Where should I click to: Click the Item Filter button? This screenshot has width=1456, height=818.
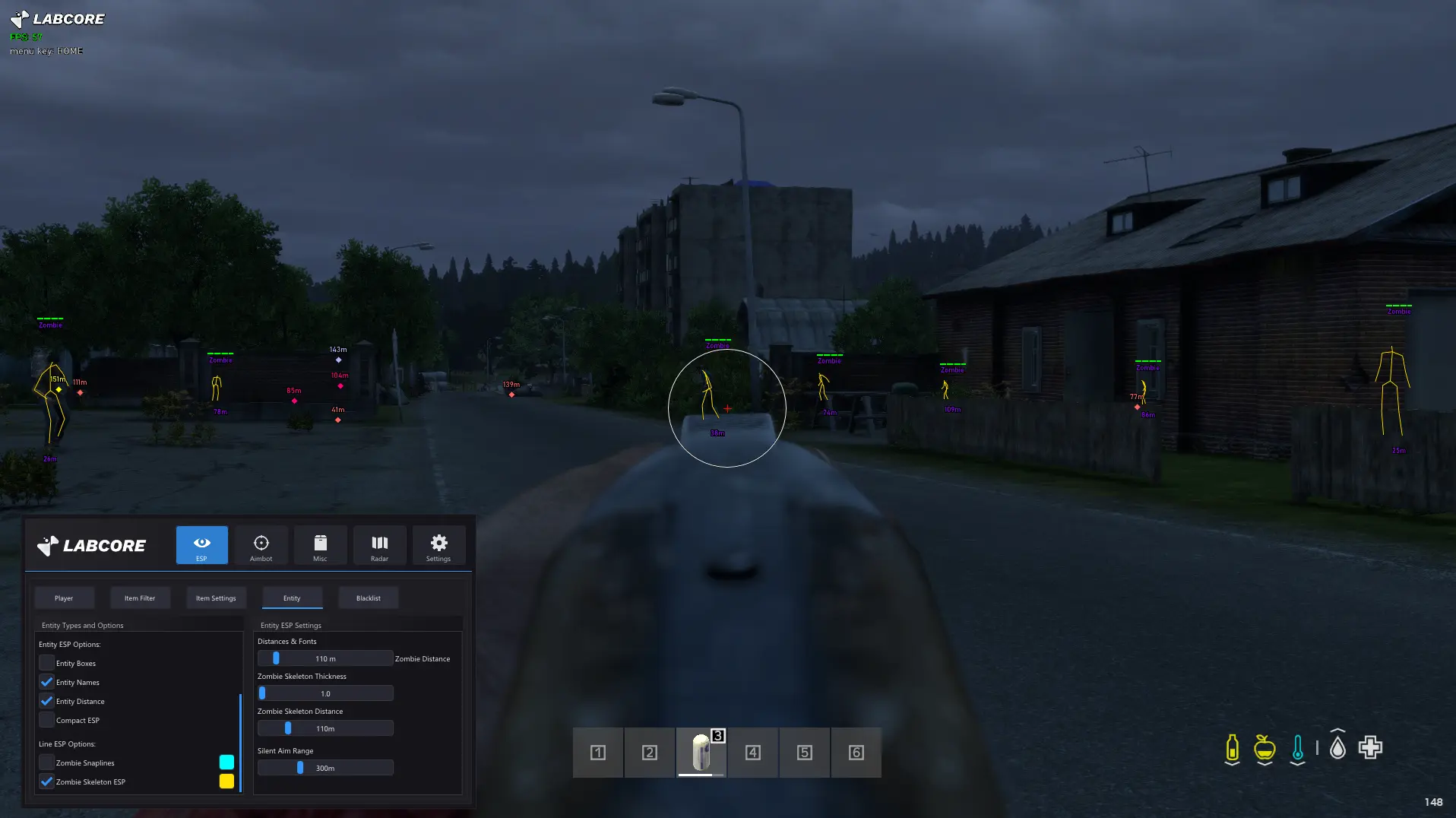[x=140, y=598]
